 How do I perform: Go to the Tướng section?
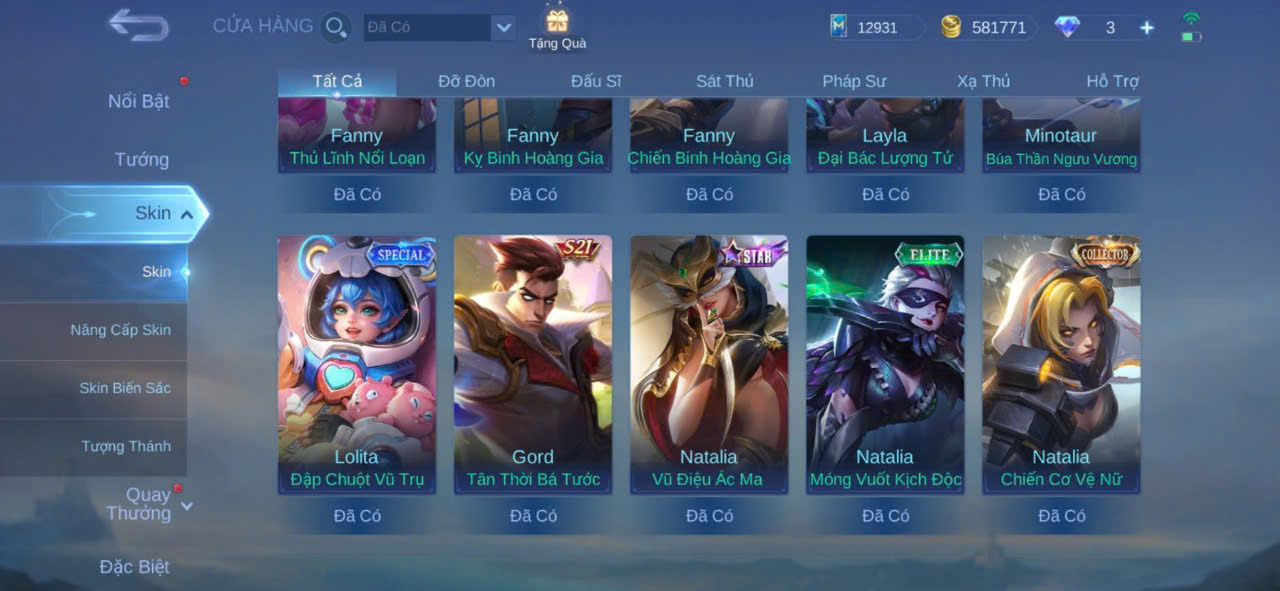pyautogui.click(x=141, y=159)
